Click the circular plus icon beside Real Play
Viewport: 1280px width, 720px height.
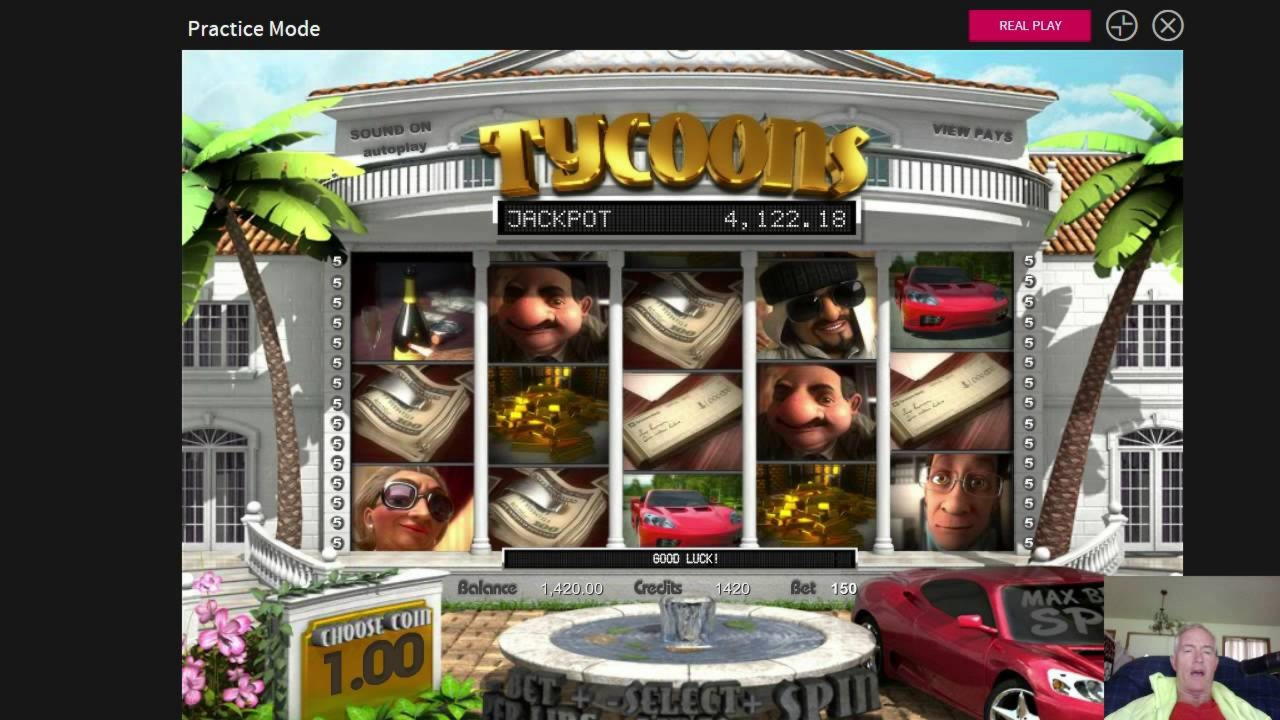pyautogui.click(x=1121, y=26)
